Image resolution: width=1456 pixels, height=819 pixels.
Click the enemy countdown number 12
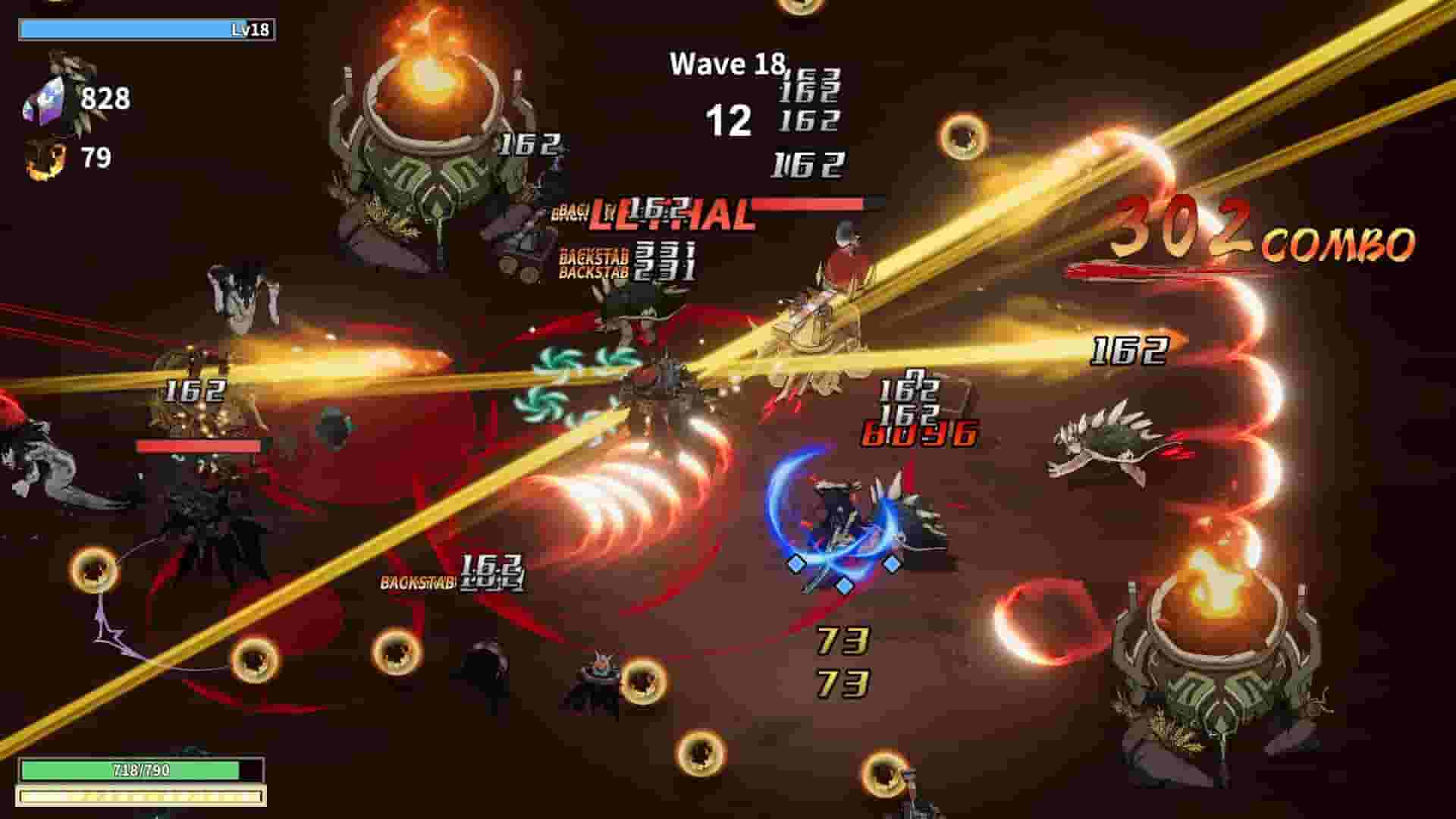coord(730,120)
